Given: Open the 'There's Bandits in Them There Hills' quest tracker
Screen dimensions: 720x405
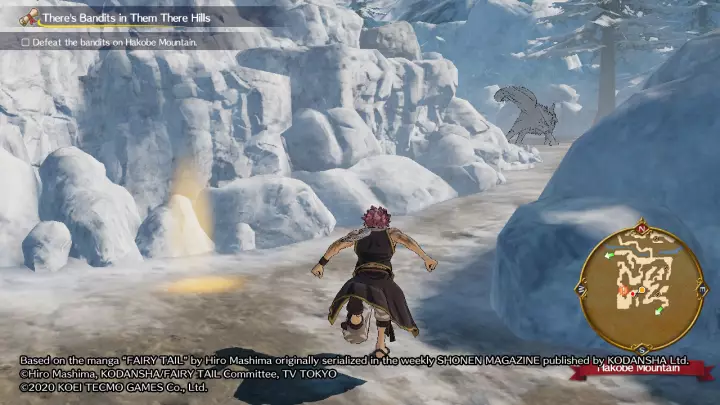Looking at the screenshot, I should (x=115, y=17).
